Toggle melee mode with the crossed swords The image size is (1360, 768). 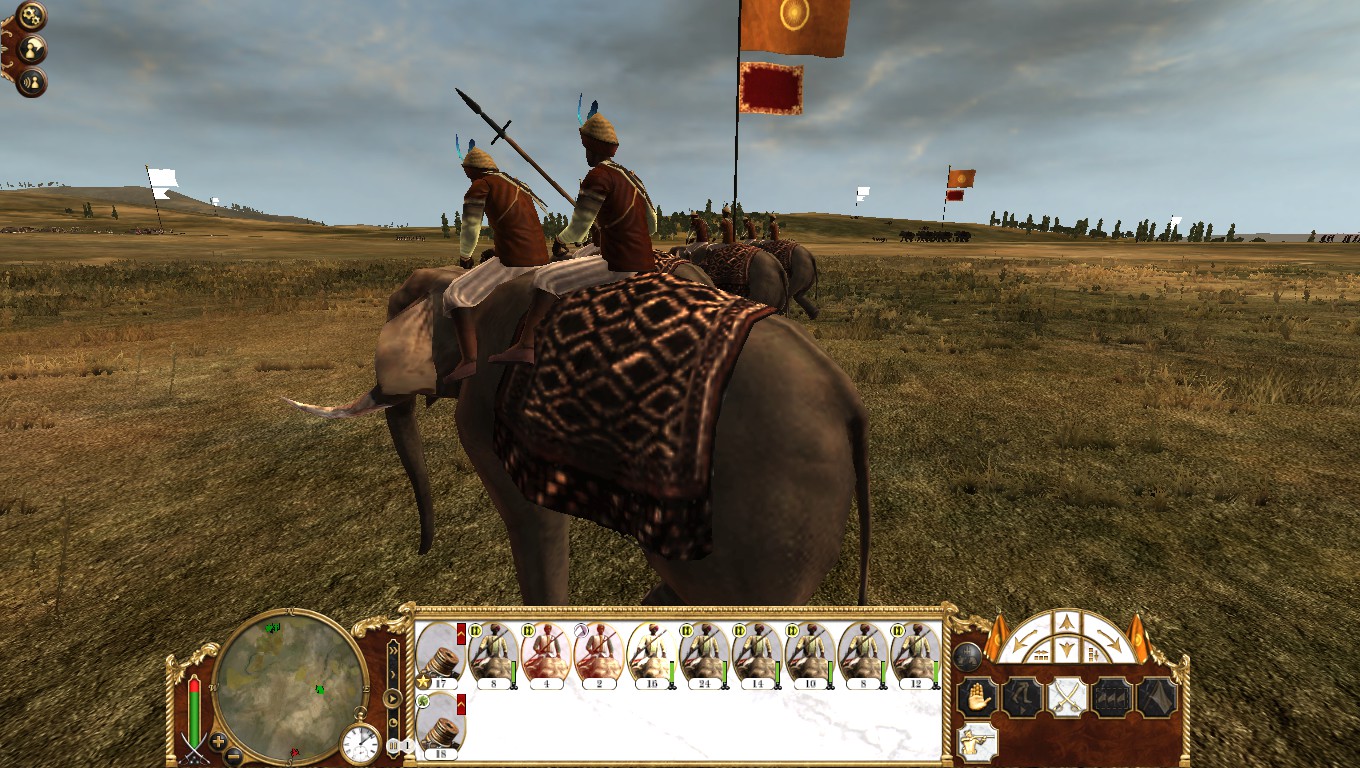coord(1066,696)
